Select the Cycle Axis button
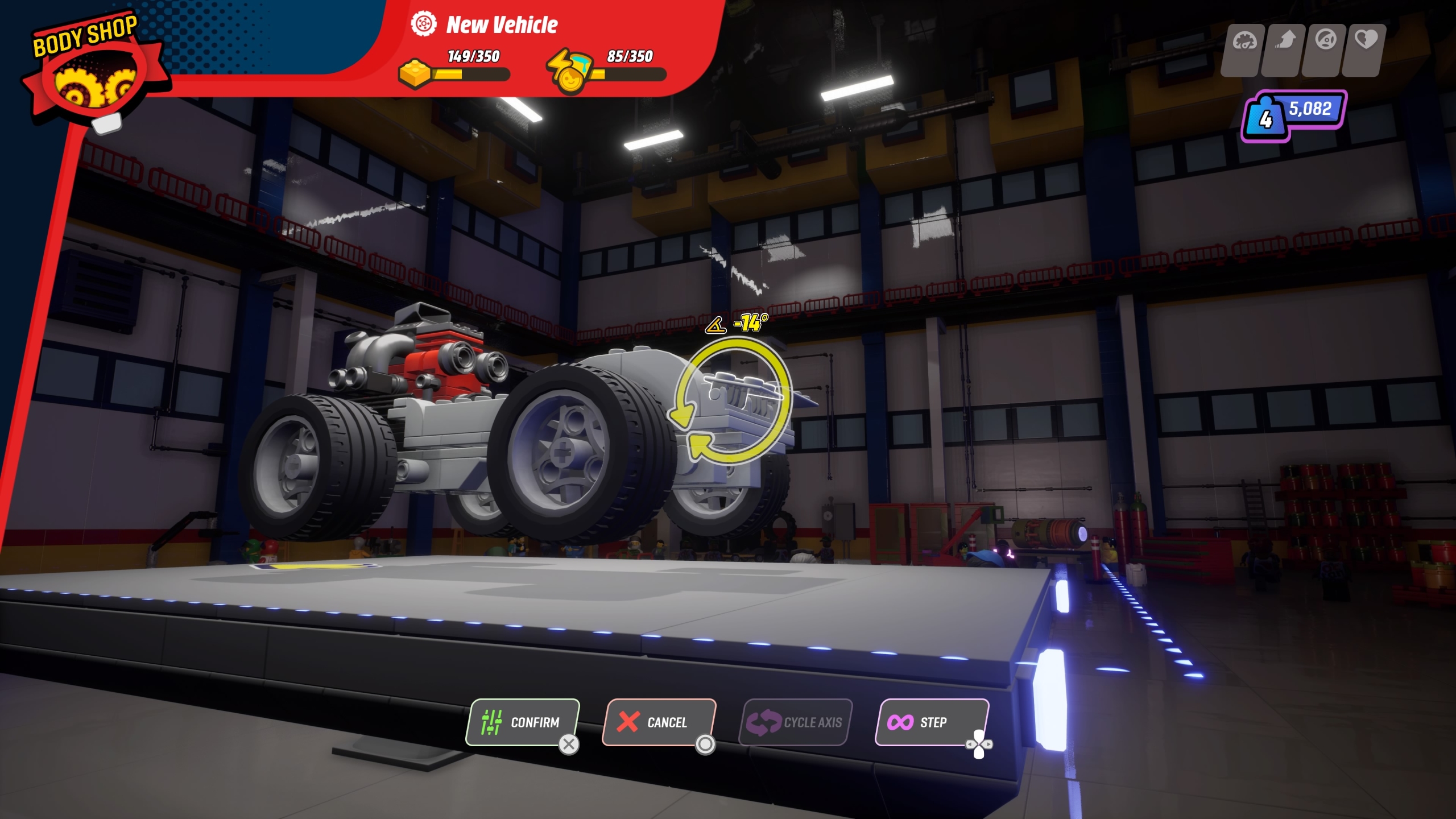 [x=795, y=722]
